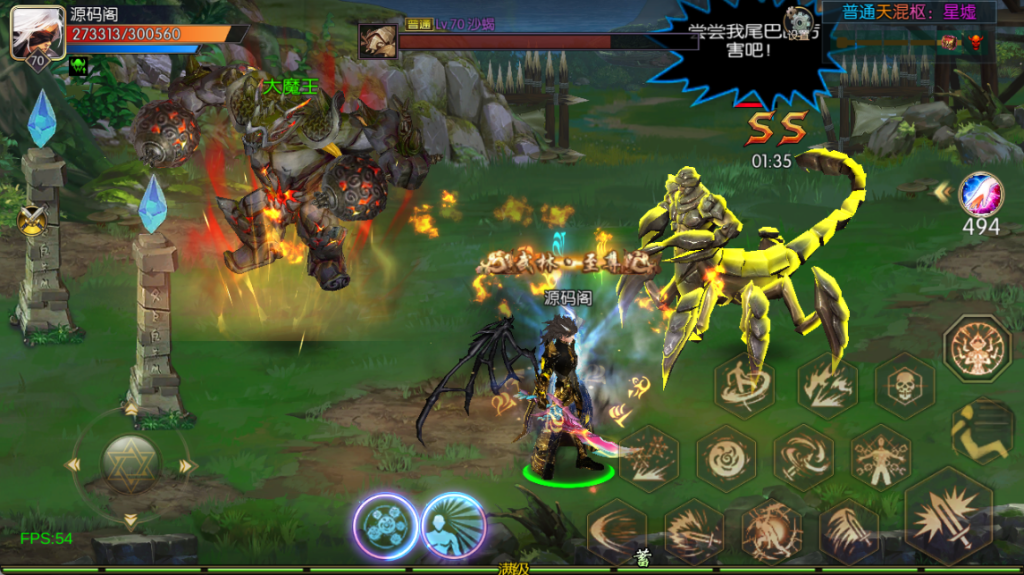The height and width of the screenshot is (575, 1024).
Task: Use the spiral orb skill
Action: [x=725, y=458]
